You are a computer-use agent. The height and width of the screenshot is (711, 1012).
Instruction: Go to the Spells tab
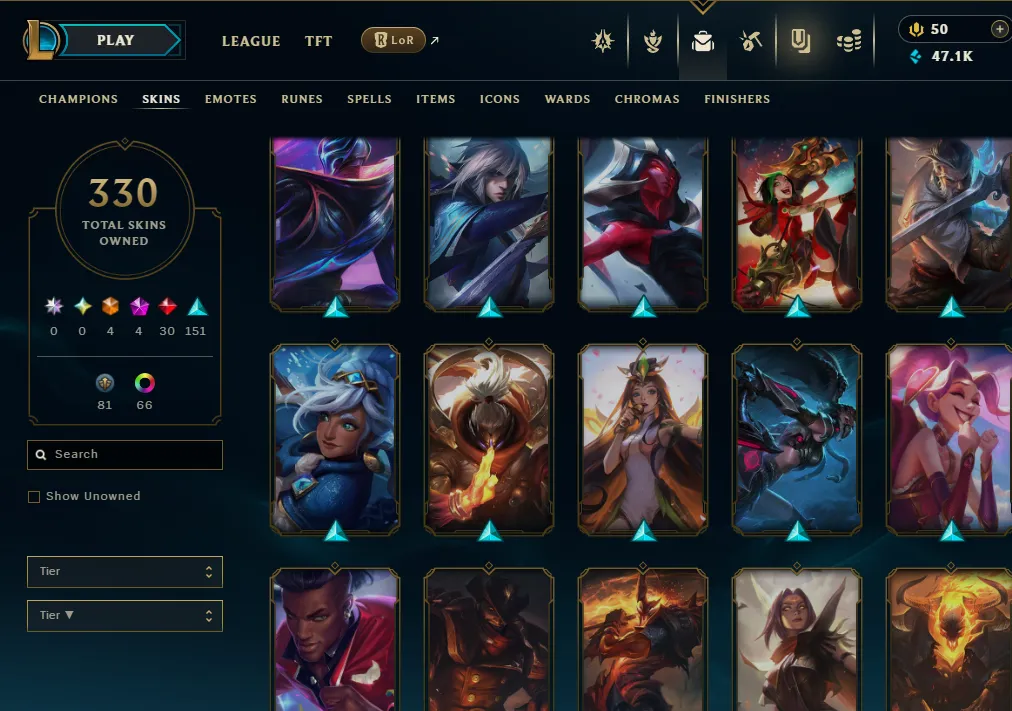click(x=369, y=99)
